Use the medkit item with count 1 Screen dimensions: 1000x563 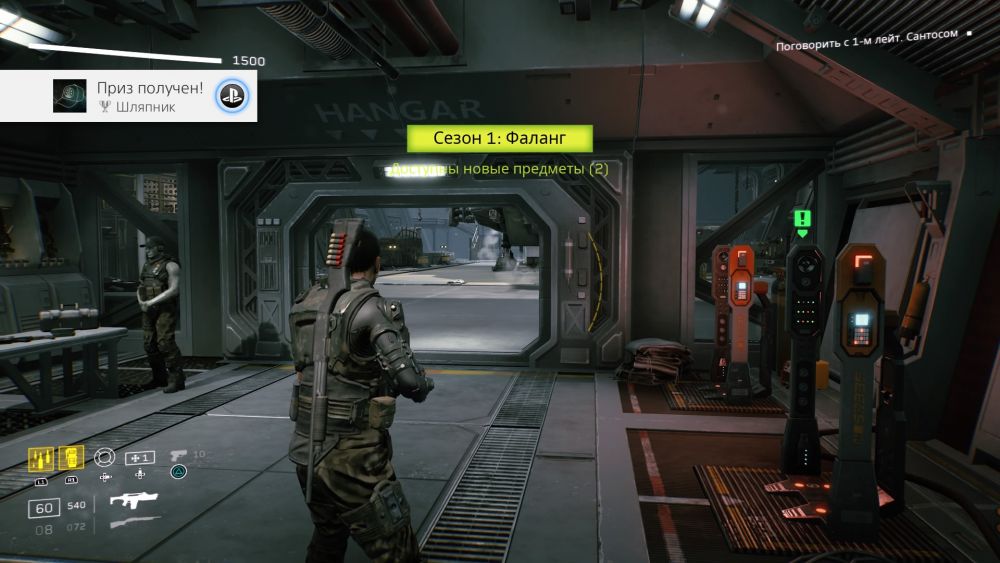point(139,457)
